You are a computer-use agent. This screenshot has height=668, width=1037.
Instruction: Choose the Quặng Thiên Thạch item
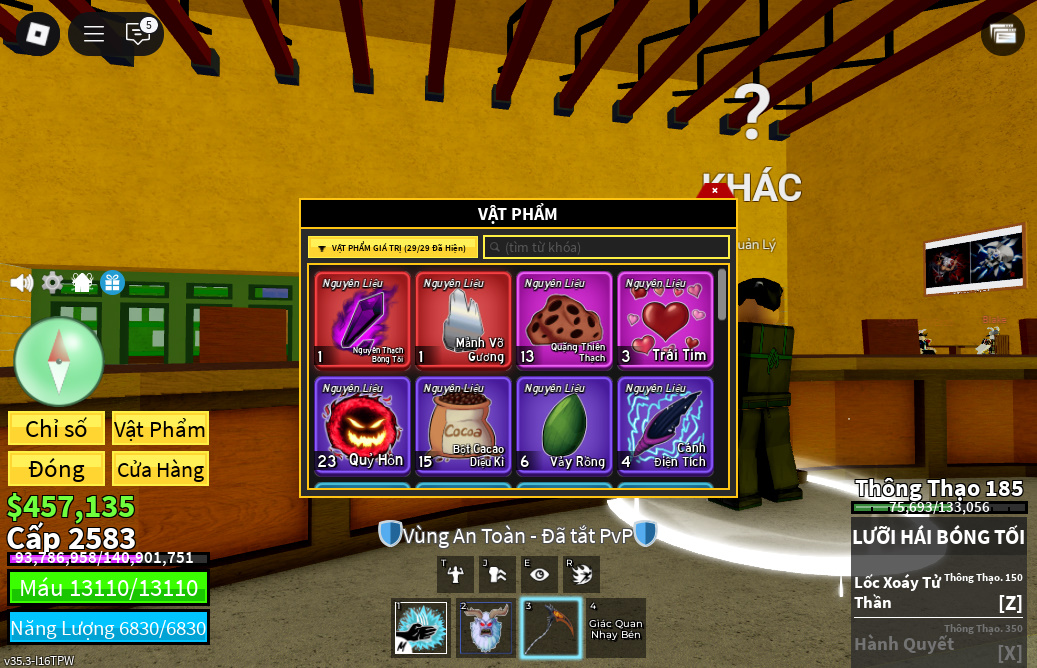tap(564, 320)
